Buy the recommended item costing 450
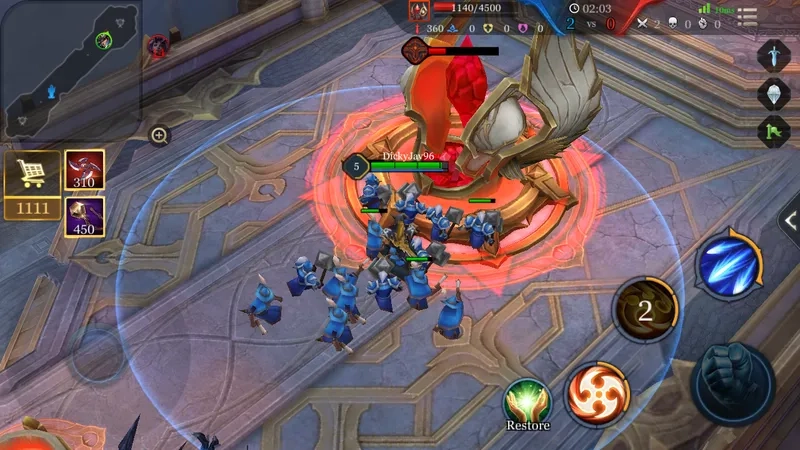The image size is (800, 450). click(85, 216)
